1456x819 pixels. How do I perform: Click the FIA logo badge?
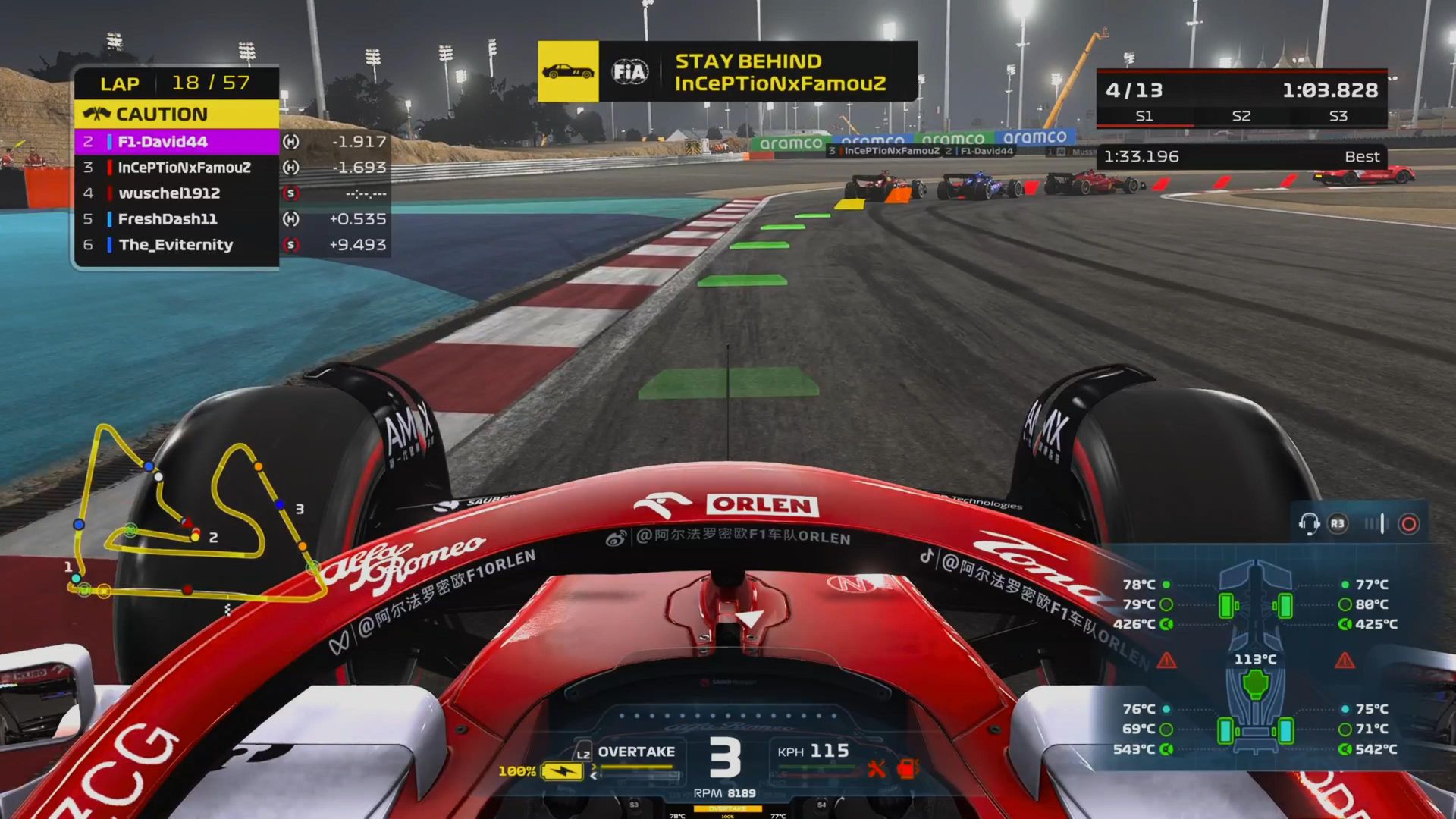click(630, 72)
